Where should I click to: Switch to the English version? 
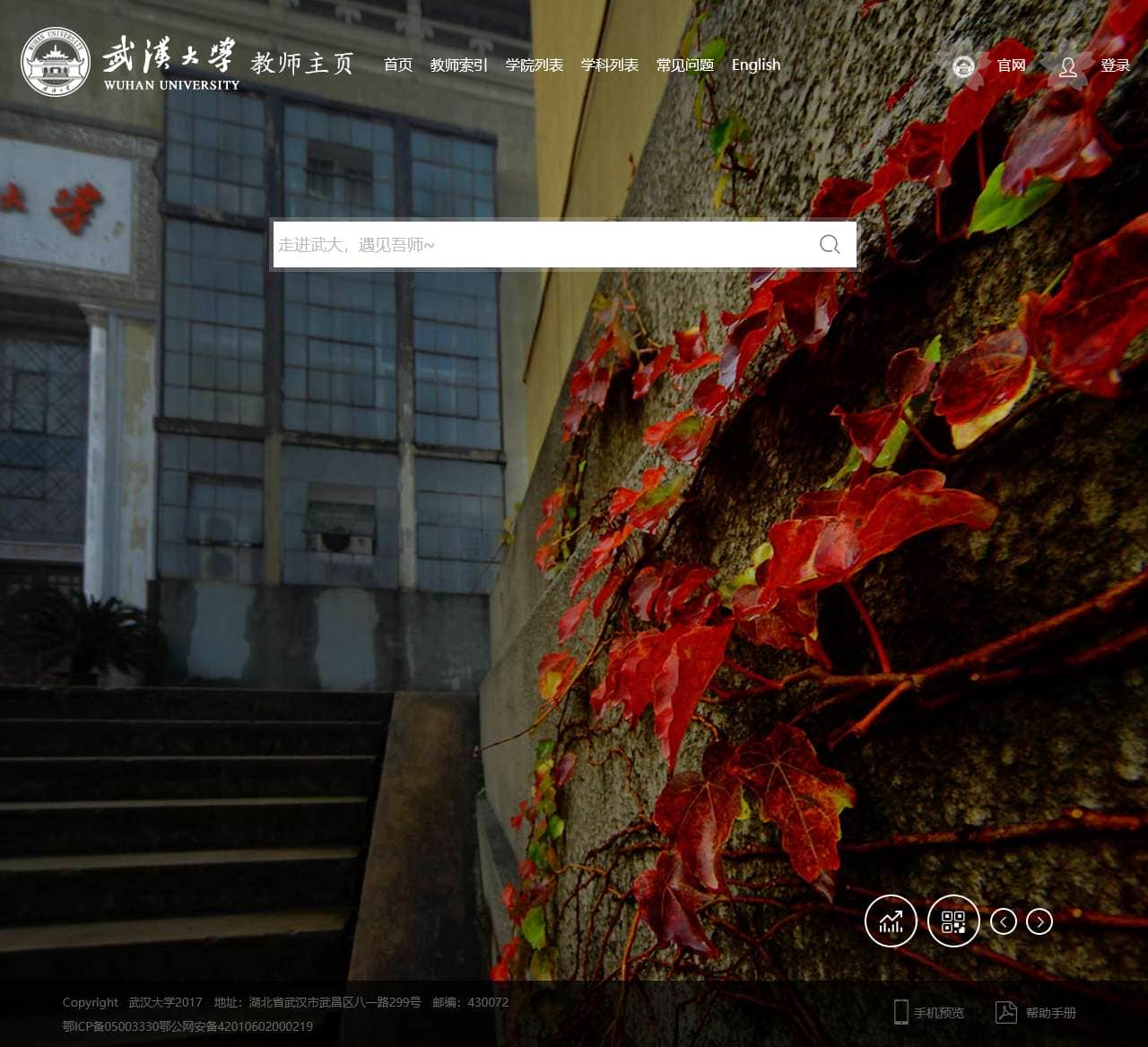tap(755, 65)
